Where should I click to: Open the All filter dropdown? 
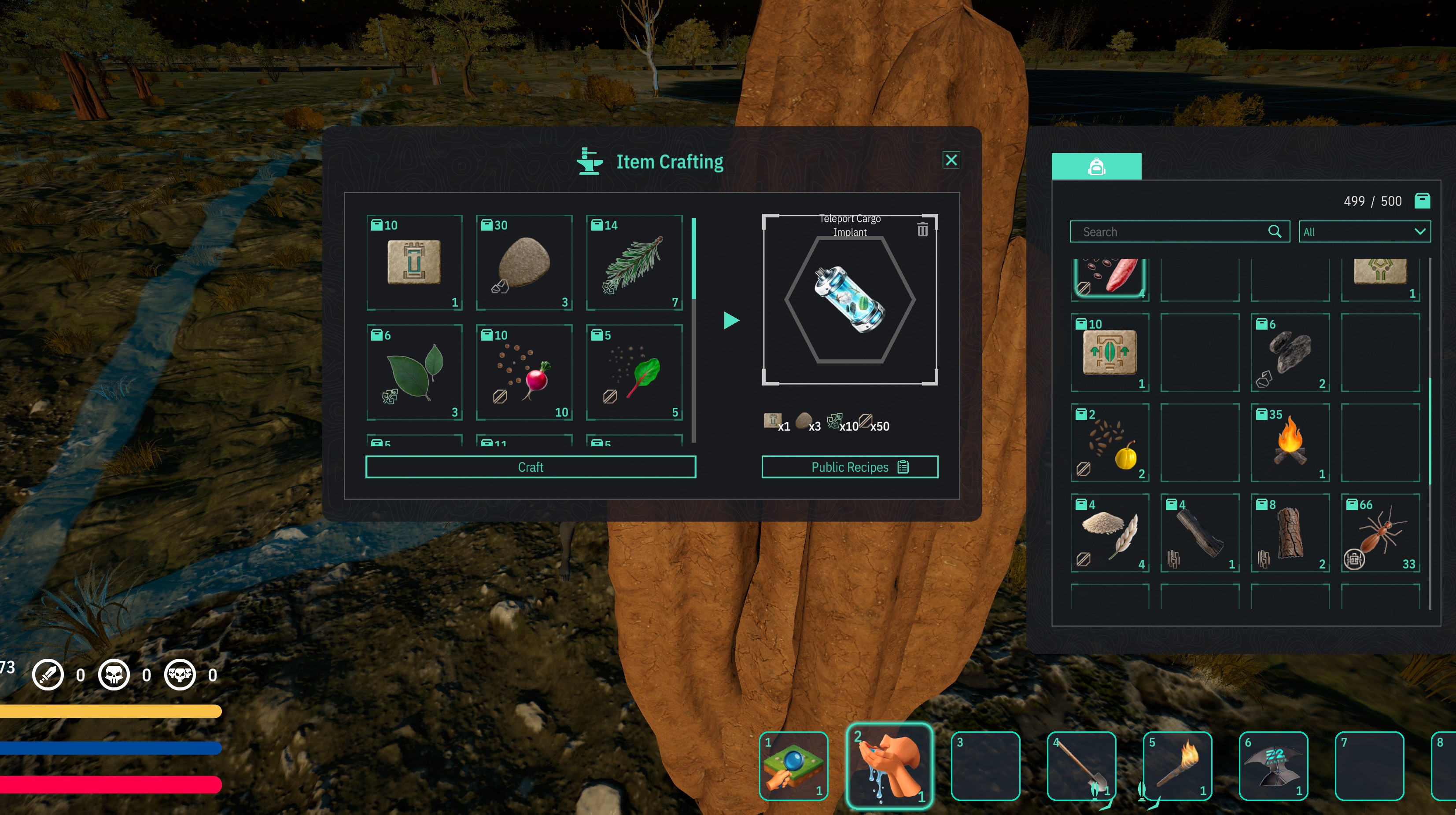tap(1364, 231)
